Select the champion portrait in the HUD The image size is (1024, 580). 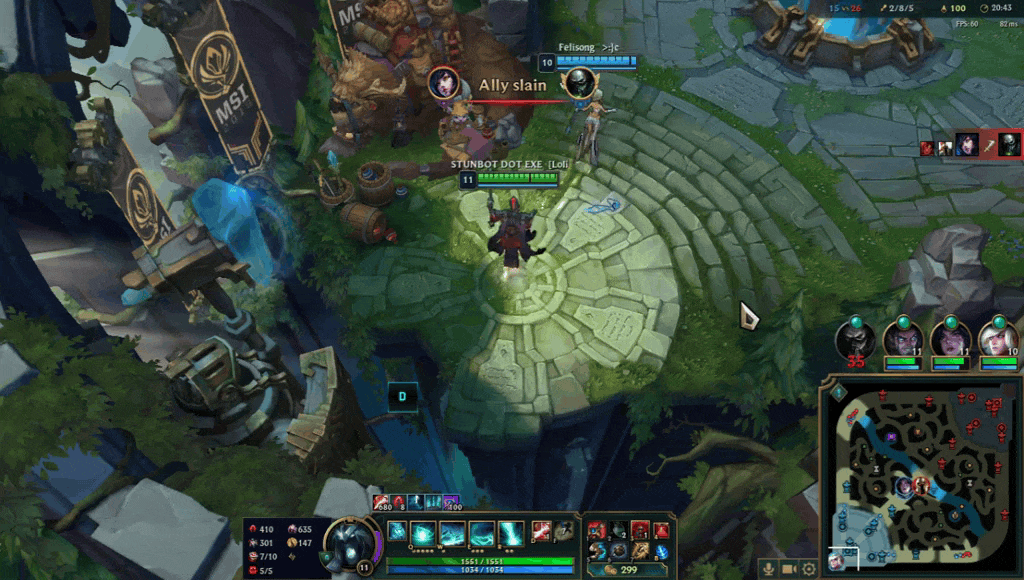pos(351,543)
